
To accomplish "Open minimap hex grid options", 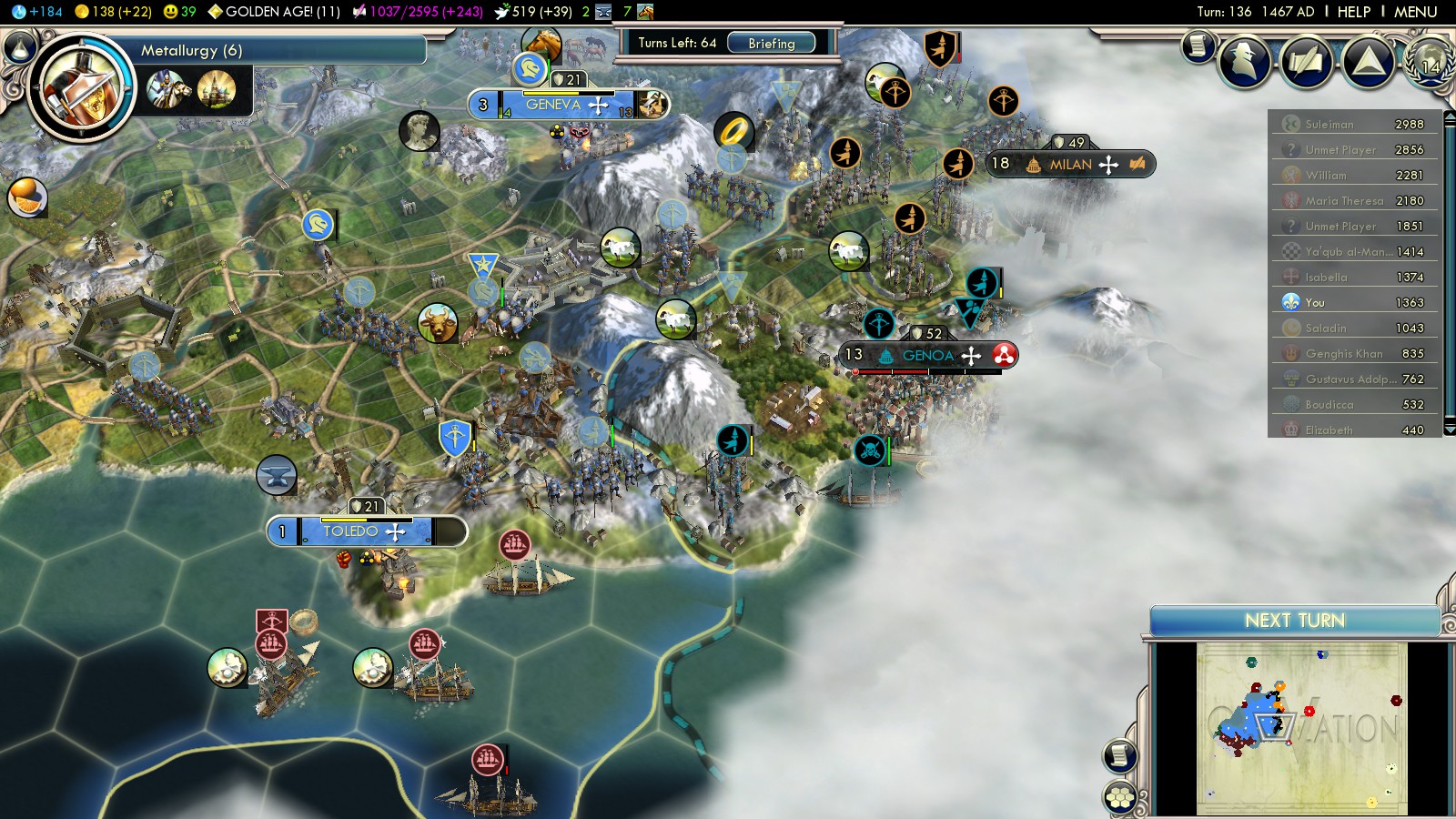I will [x=1120, y=798].
